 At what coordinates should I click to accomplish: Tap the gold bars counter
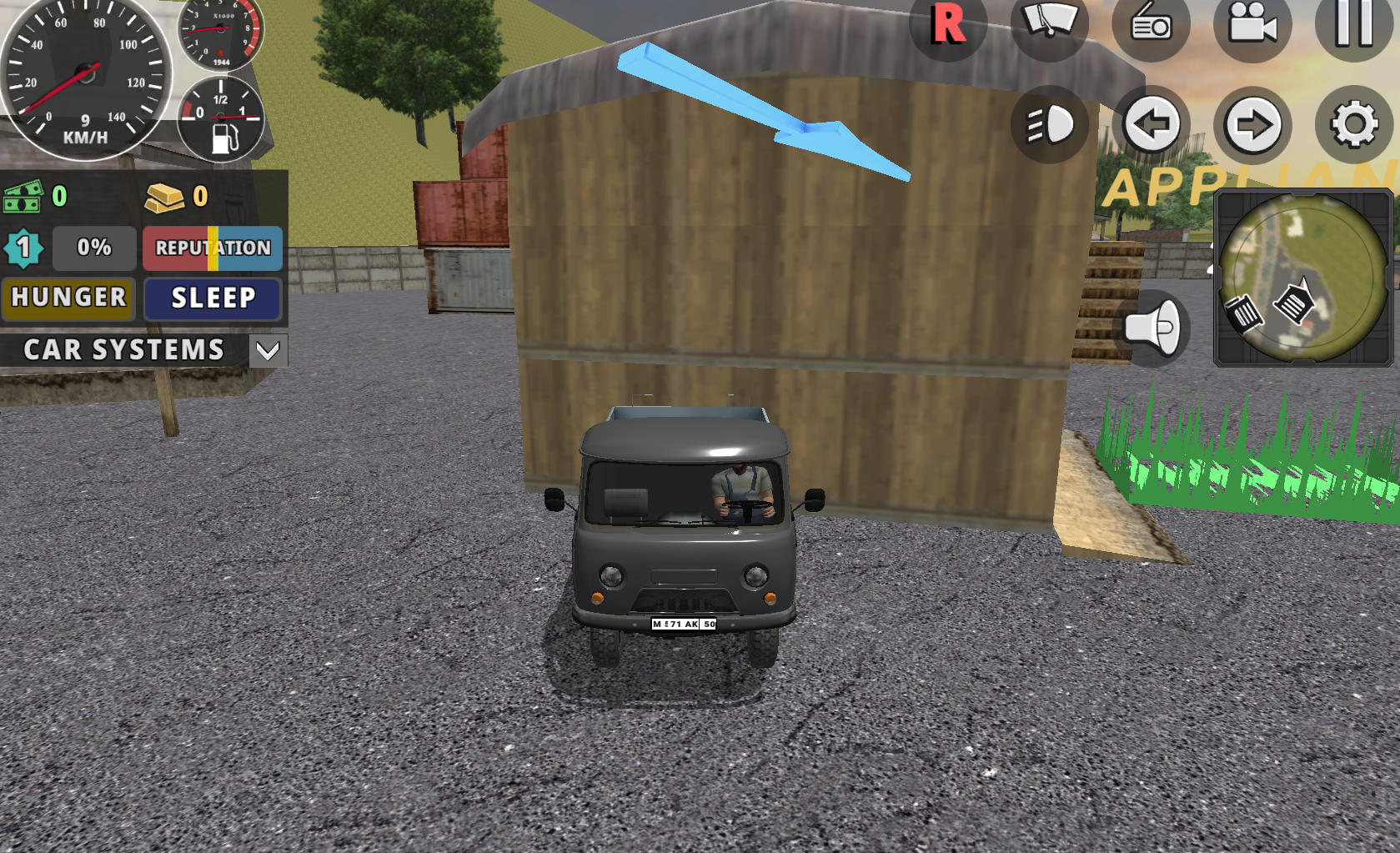point(167,197)
